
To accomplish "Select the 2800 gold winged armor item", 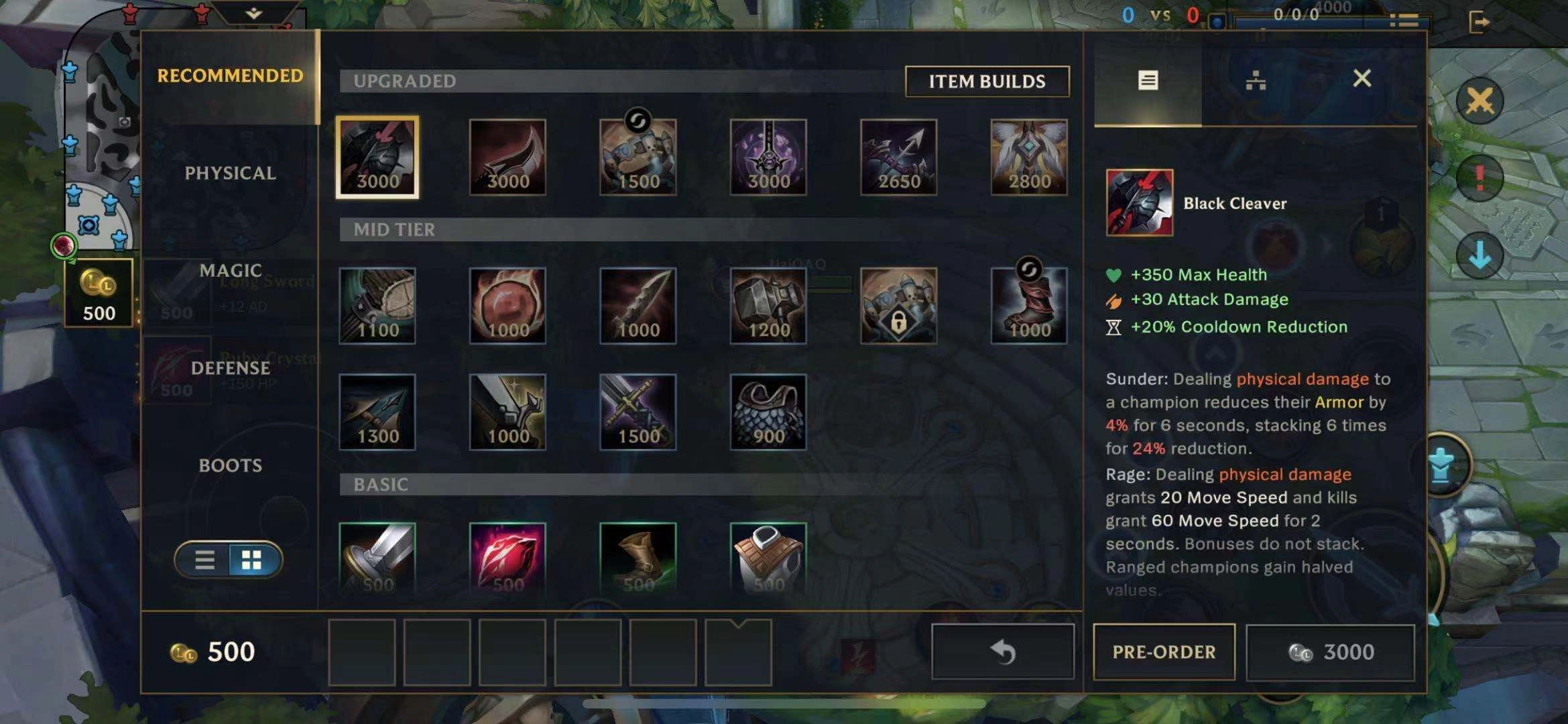I will pyautogui.click(x=1029, y=158).
